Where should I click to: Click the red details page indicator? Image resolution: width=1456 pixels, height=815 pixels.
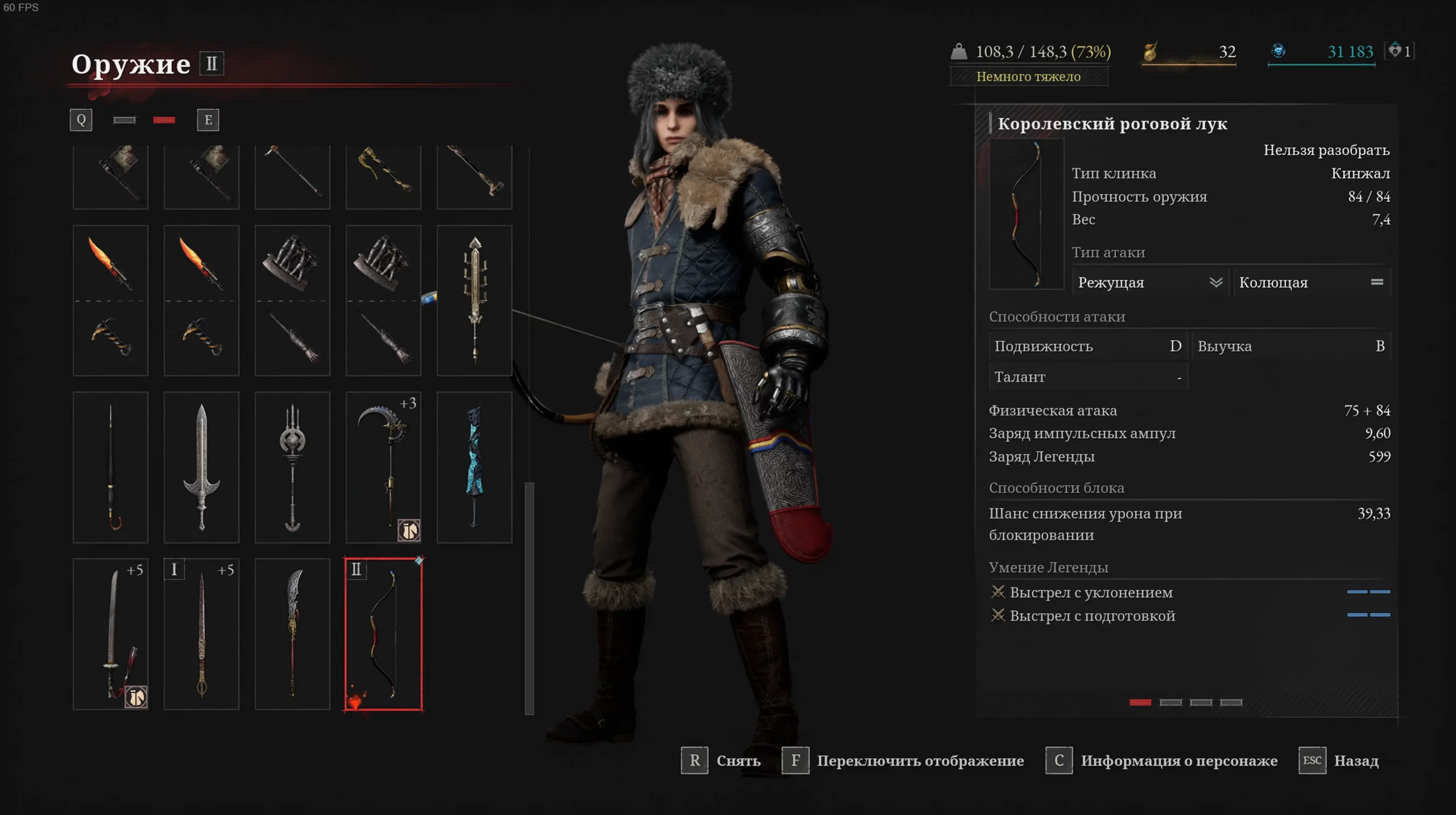click(1140, 702)
